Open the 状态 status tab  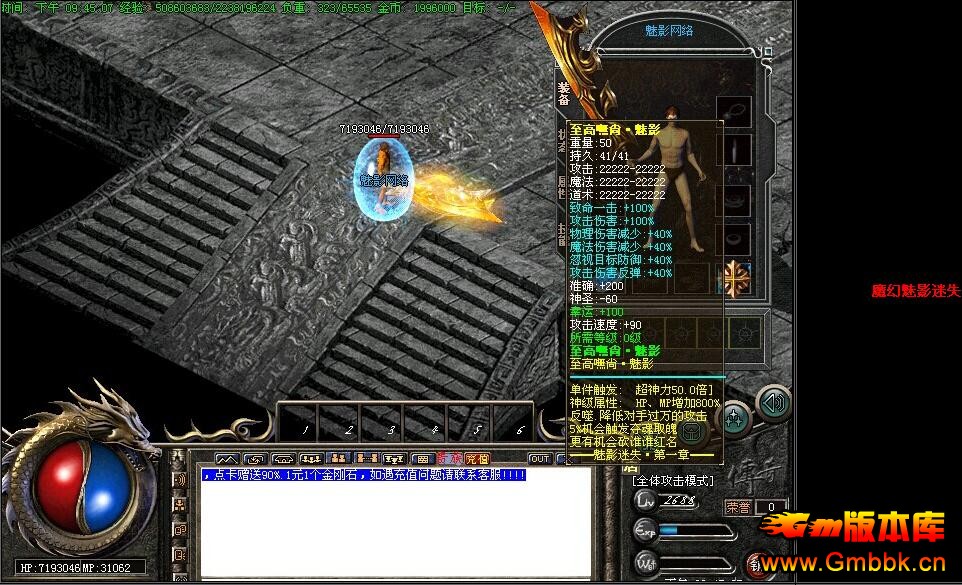pos(562,142)
